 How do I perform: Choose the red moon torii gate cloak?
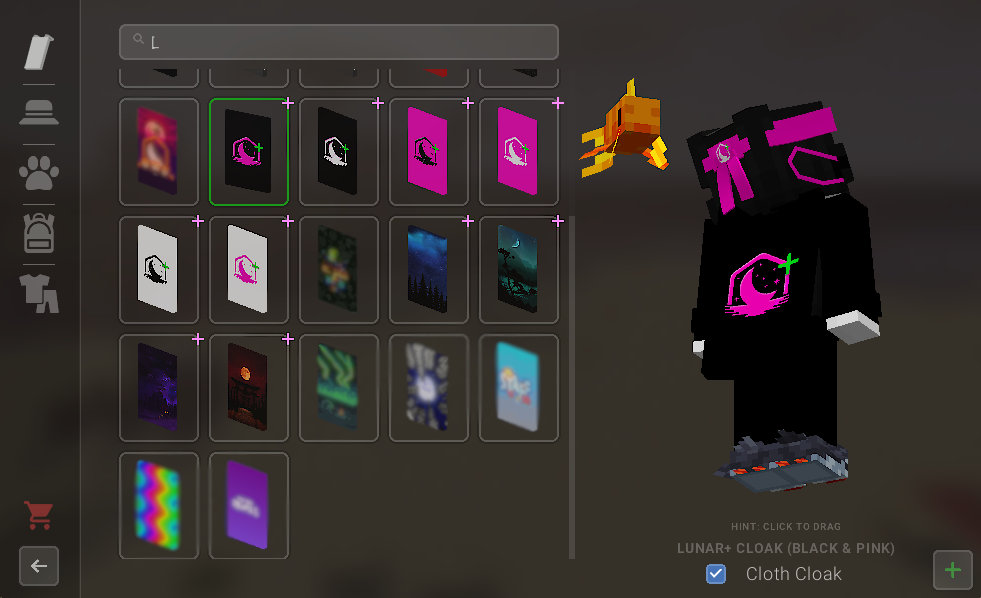249,387
